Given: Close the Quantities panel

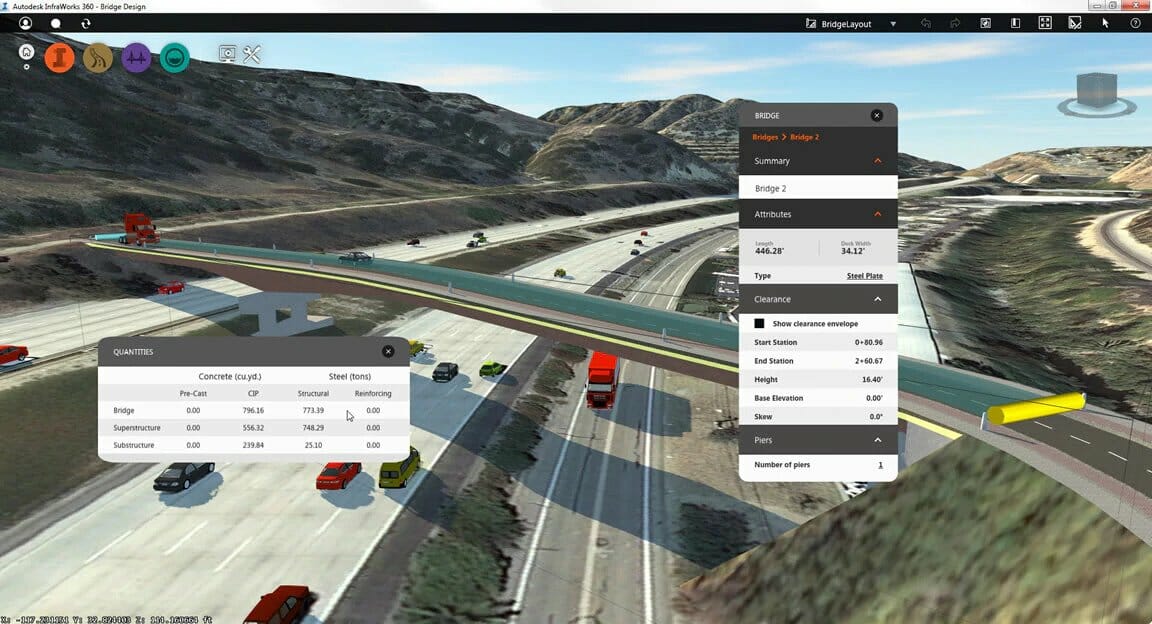Looking at the screenshot, I should (x=388, y=352).
